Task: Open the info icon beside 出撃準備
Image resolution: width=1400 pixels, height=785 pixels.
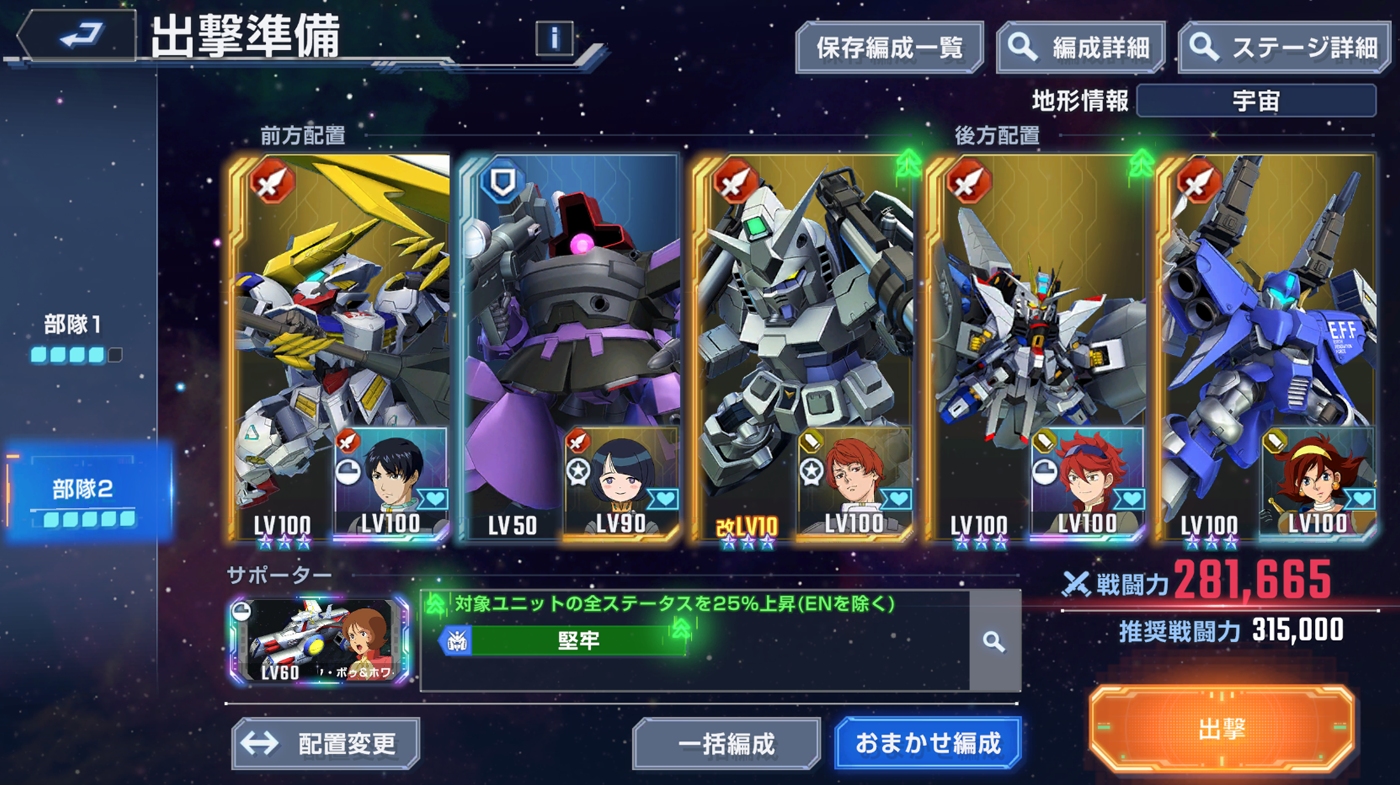Action: tap(554, 39)
